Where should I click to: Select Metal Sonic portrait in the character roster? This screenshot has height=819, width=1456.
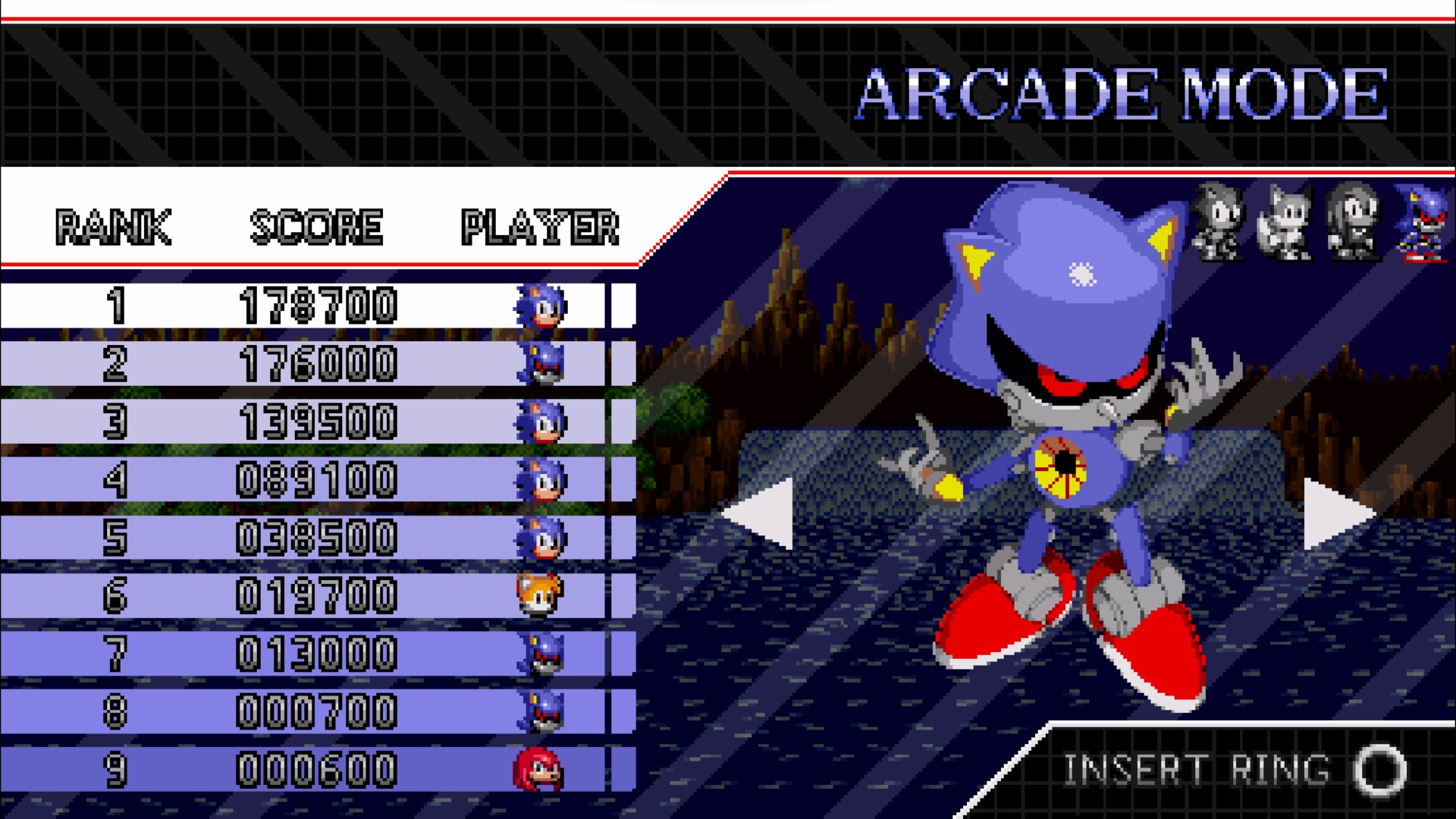point(1424,227)
